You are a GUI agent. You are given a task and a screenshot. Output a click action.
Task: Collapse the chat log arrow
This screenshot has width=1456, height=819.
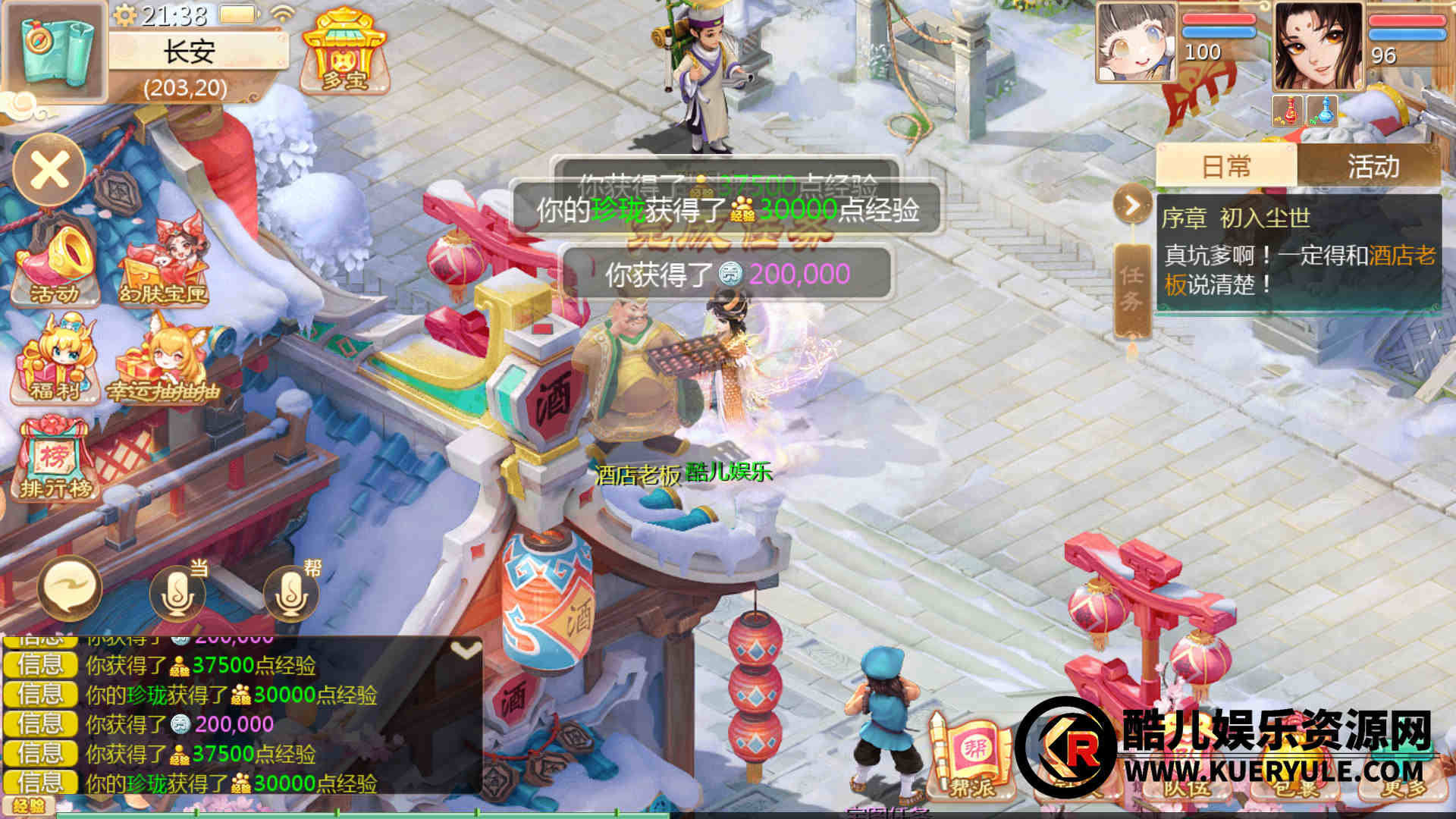(465, 650)
